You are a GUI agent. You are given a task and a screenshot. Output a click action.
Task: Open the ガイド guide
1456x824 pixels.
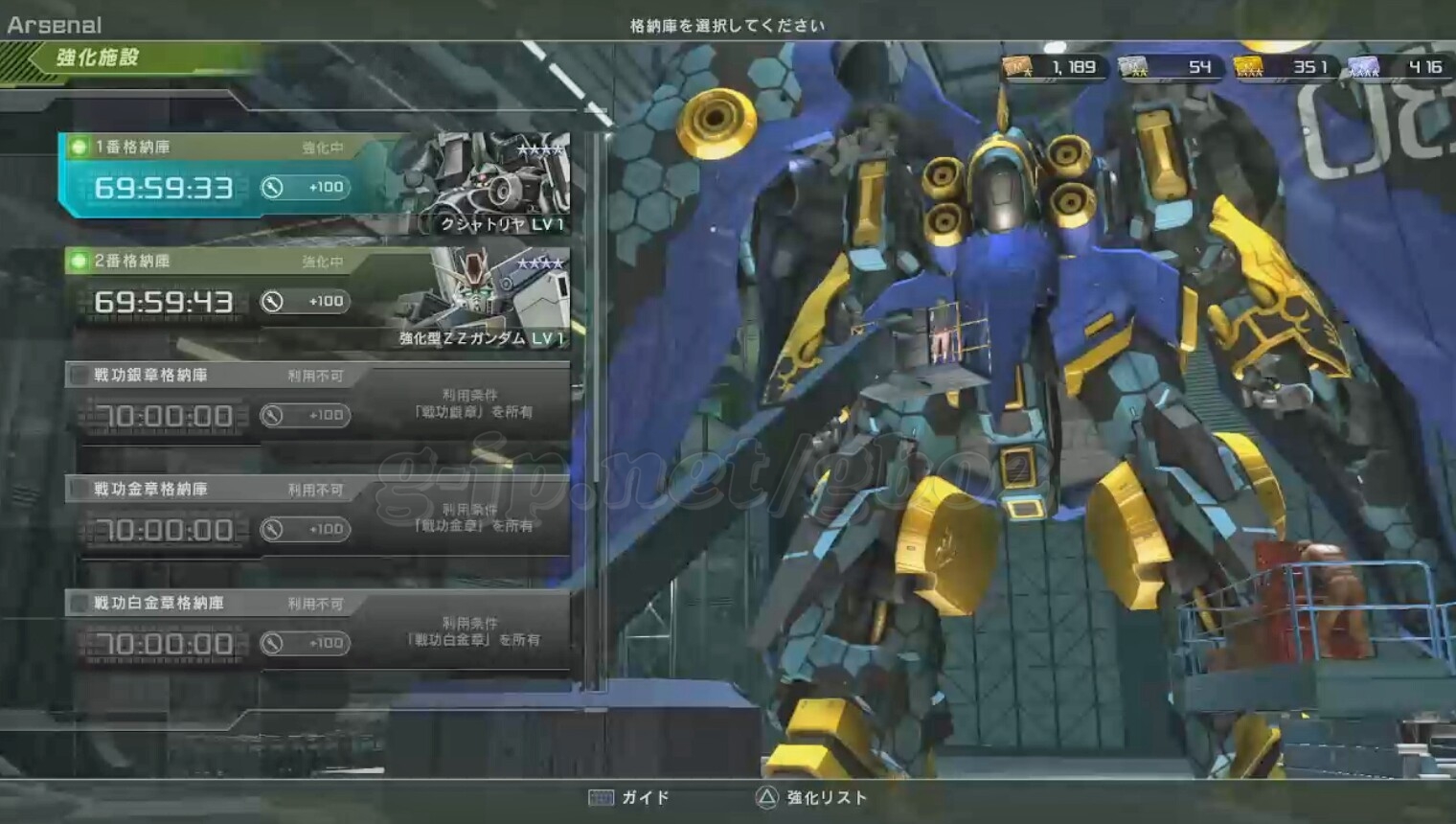[x=629, y=797]
